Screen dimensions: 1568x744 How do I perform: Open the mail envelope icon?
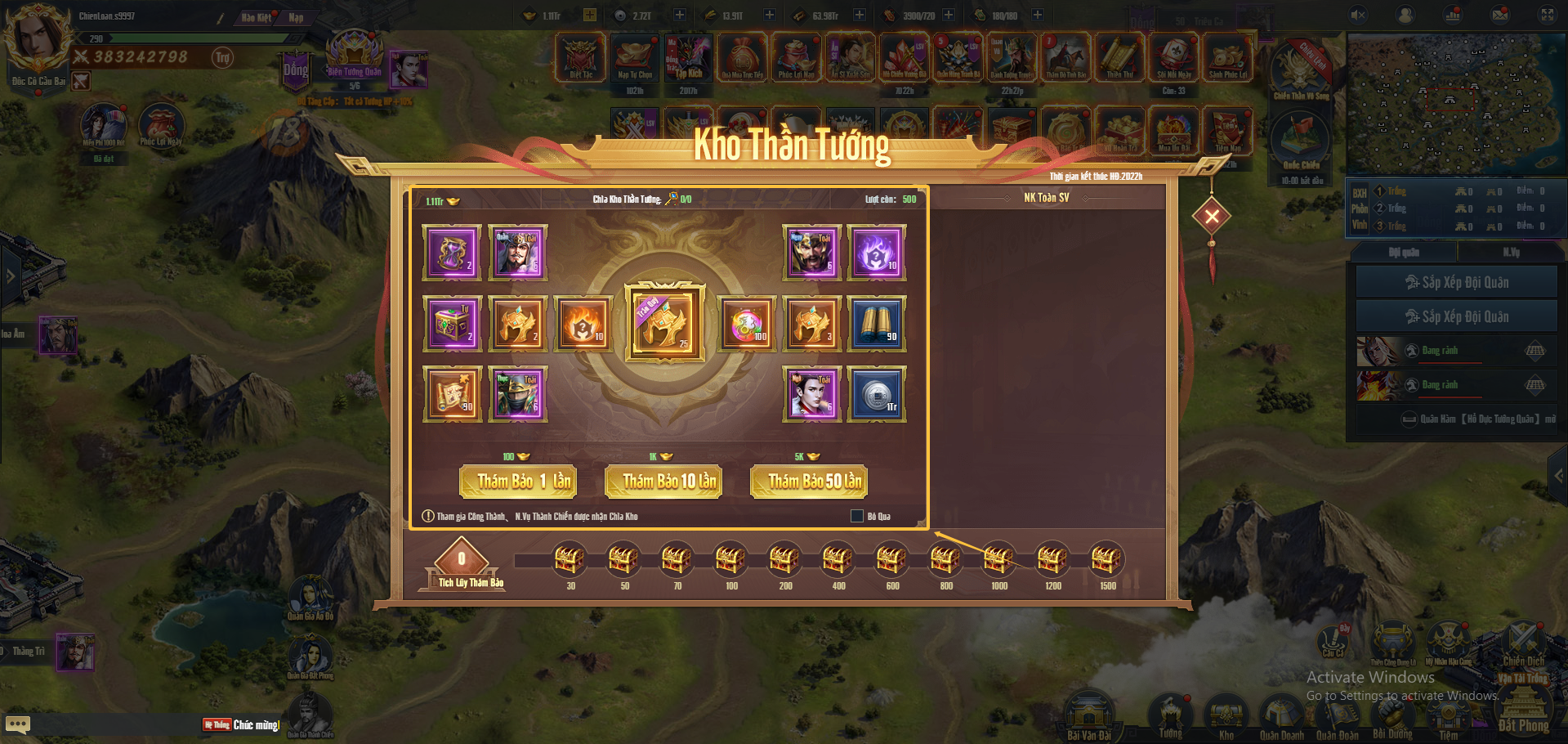[1500, 15]
